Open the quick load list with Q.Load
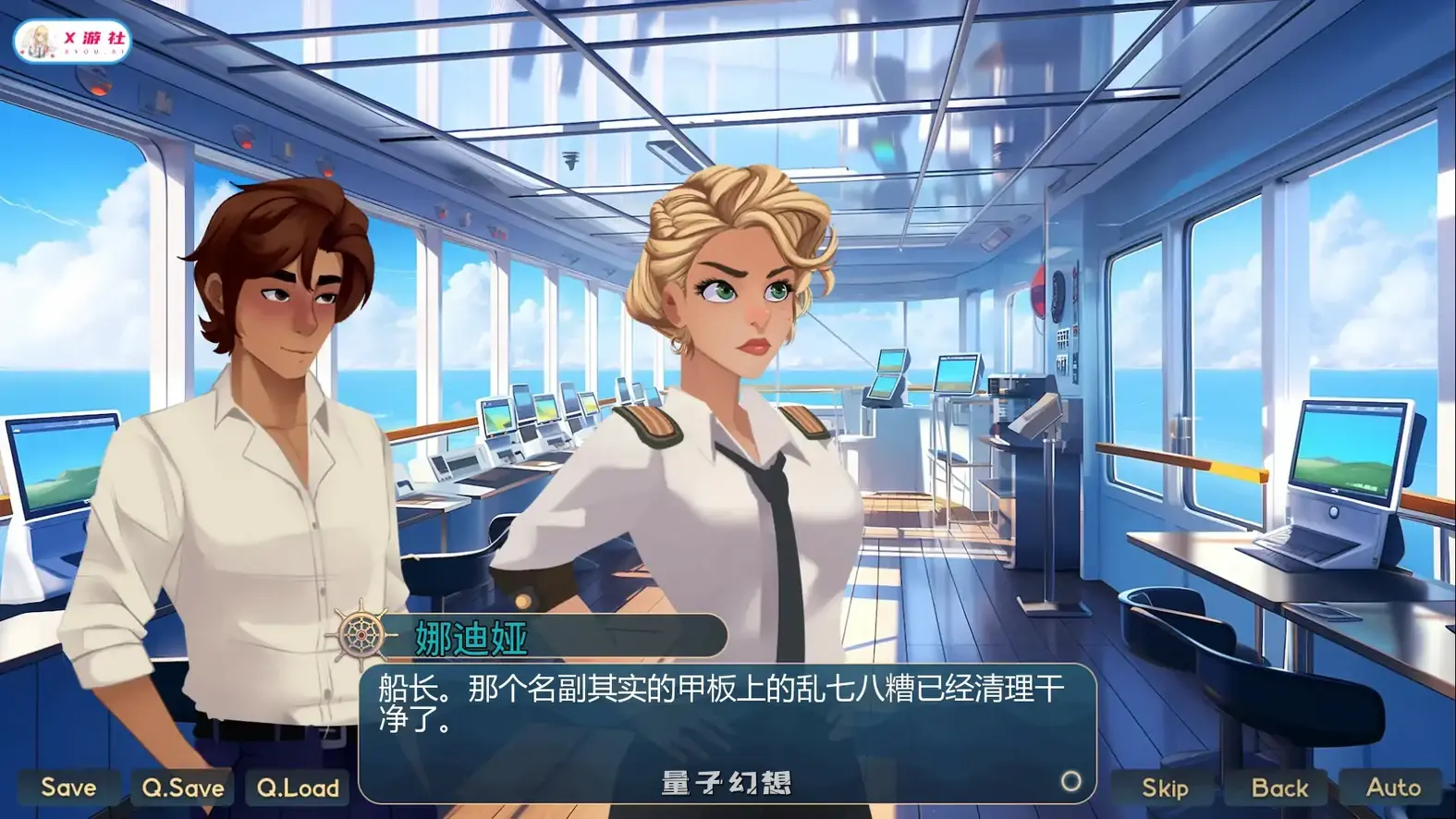This screenshot has height=819, width=1456. [x=297, y=788]
